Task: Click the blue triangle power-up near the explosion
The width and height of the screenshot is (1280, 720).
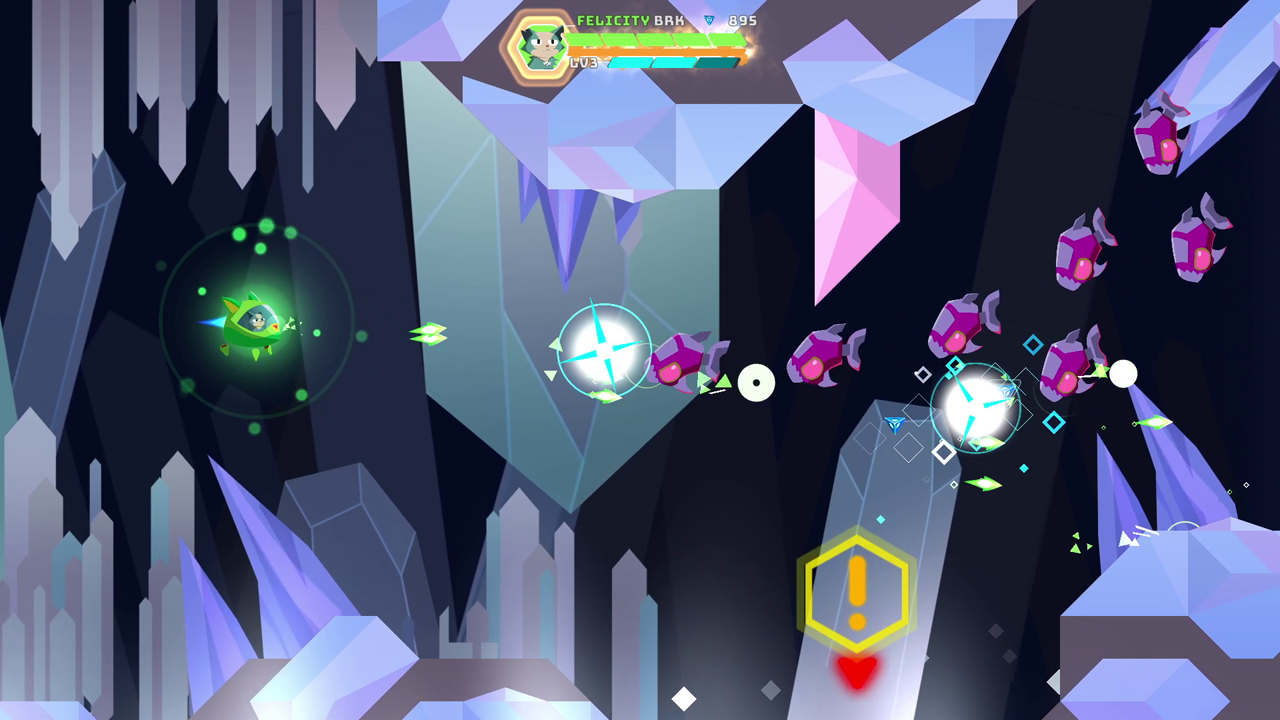Action: [895, 424]
